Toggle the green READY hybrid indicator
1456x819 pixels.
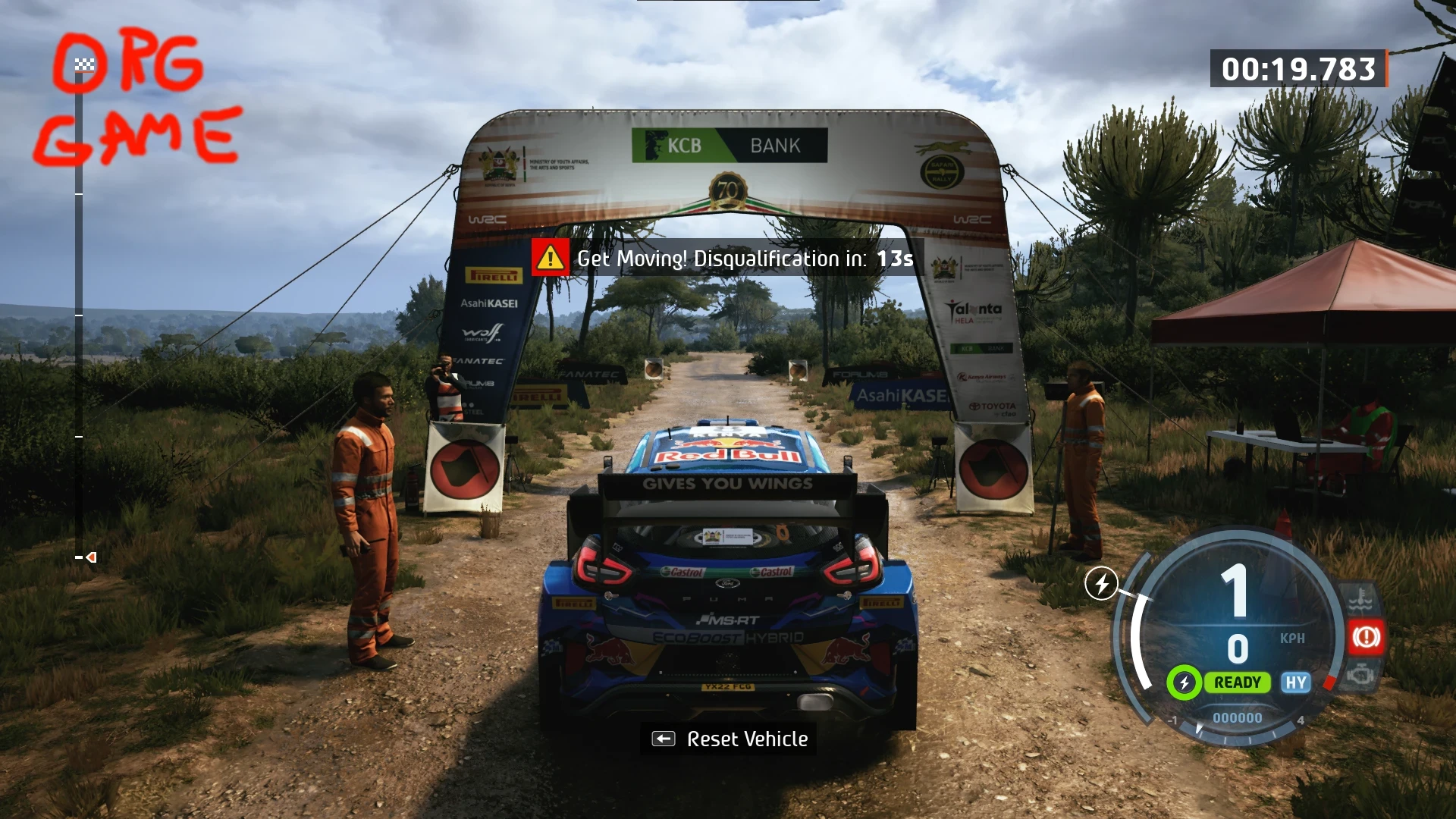(x=1239, y=682)
